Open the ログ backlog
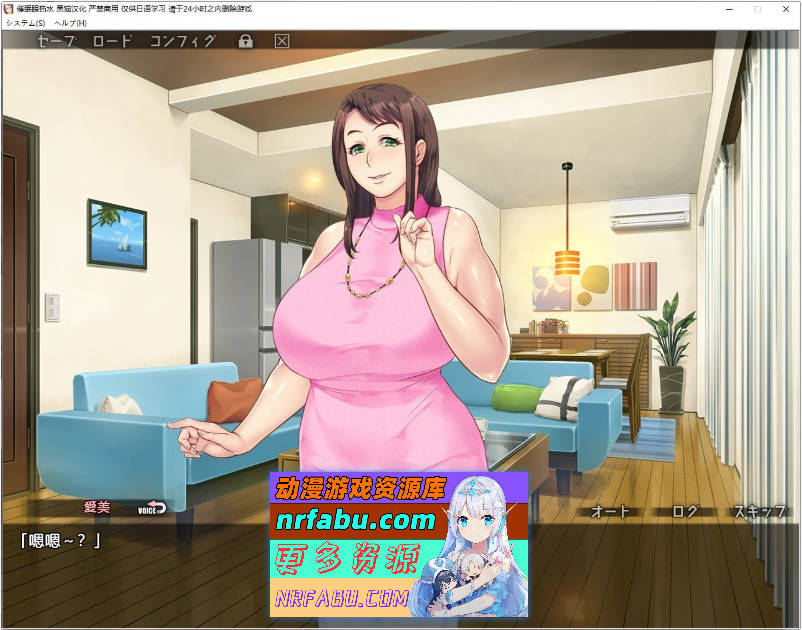Screen dimensions: 802x630 point(685,511)
